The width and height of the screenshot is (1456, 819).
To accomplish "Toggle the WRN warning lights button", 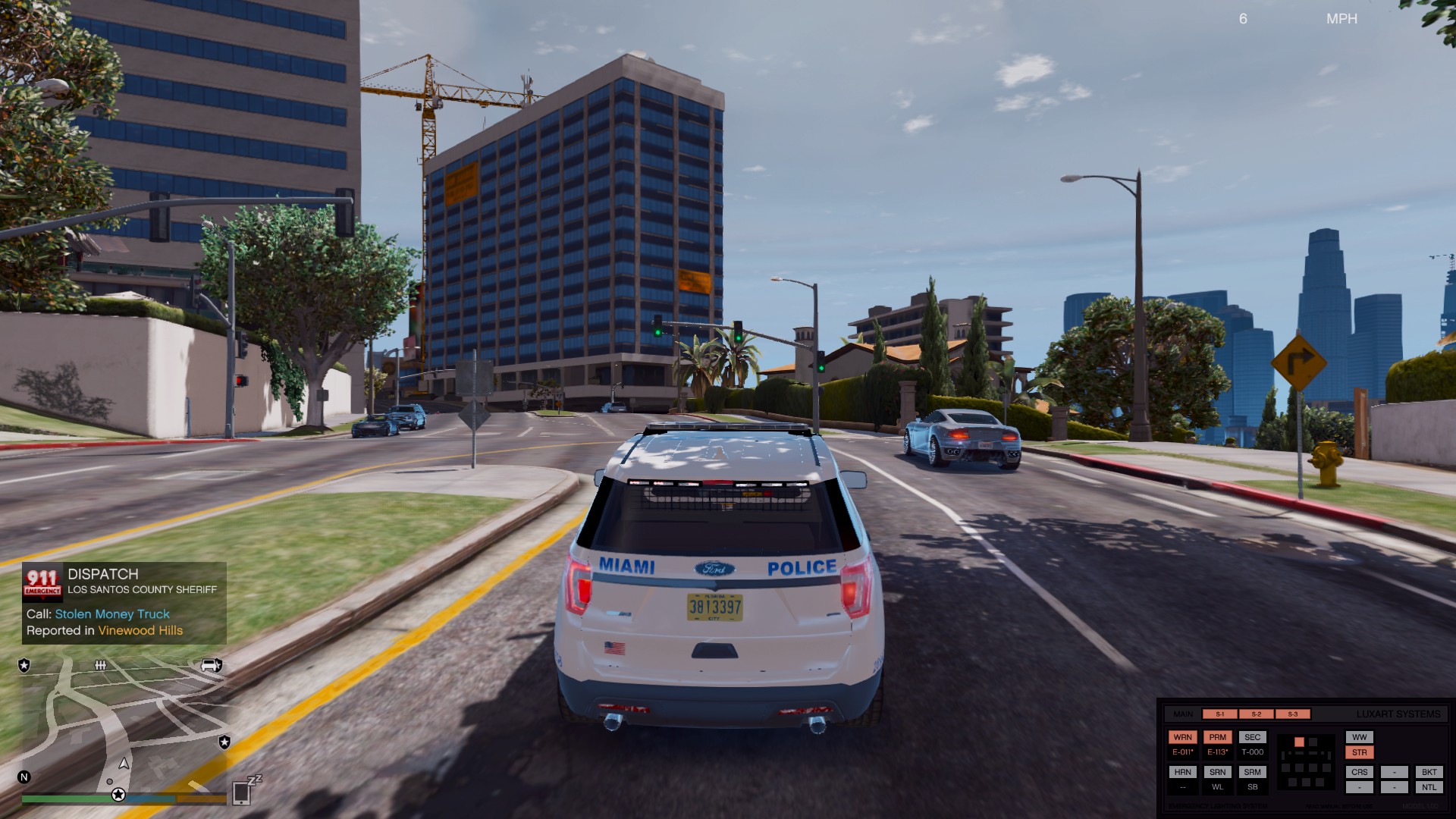I will click(1182, 737).
